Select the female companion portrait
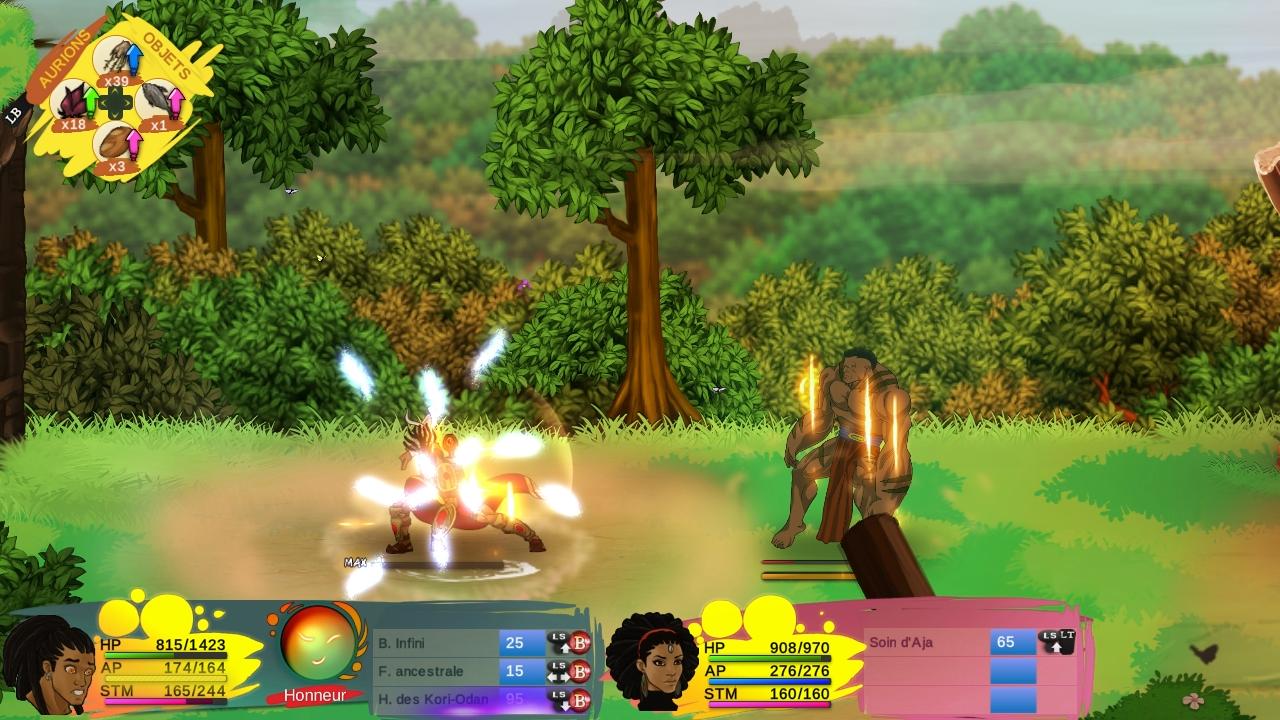This screenshot has height=720, width=1280. point(653,660)
